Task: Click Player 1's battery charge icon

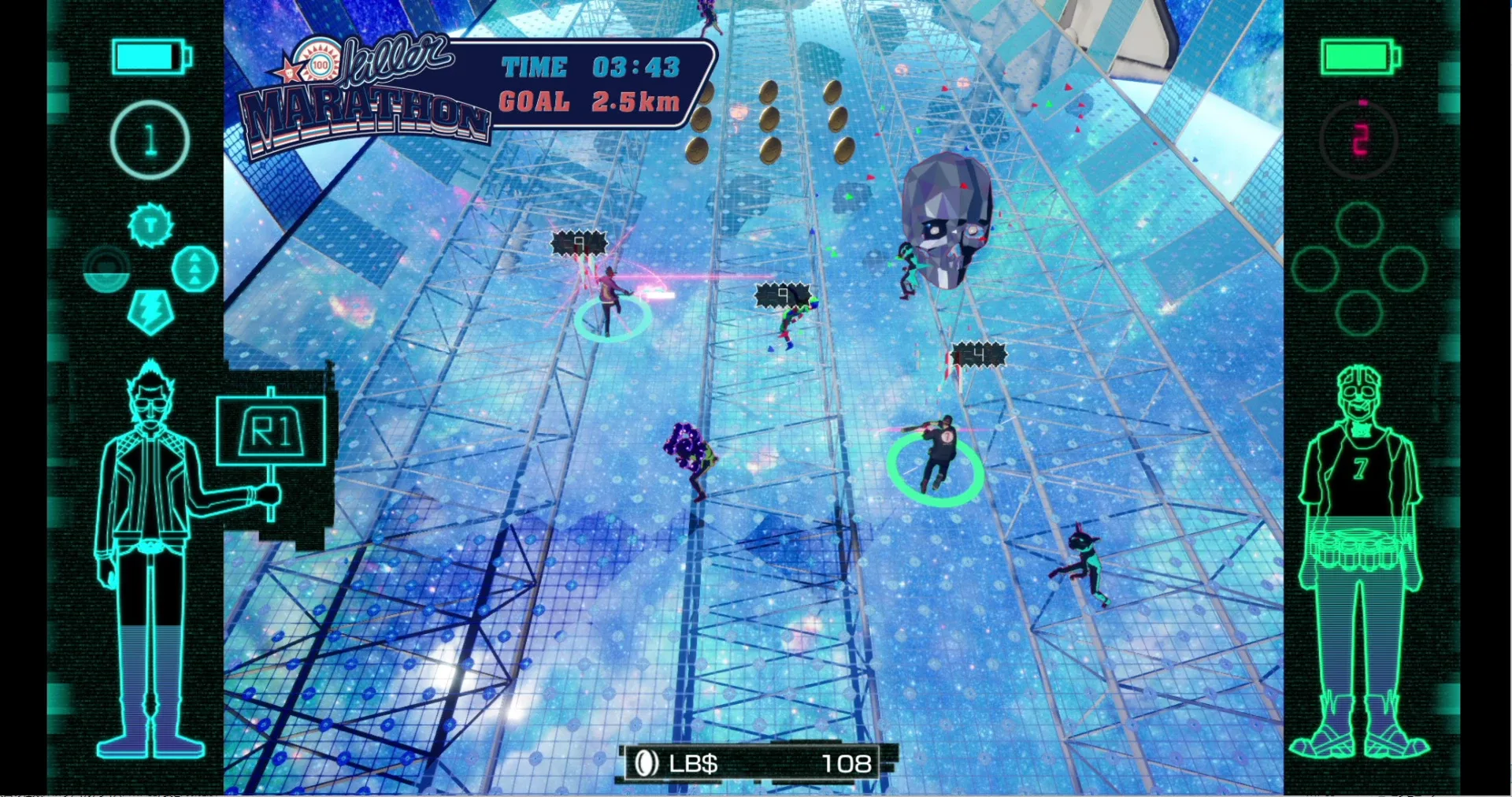Action: [150, 57]
